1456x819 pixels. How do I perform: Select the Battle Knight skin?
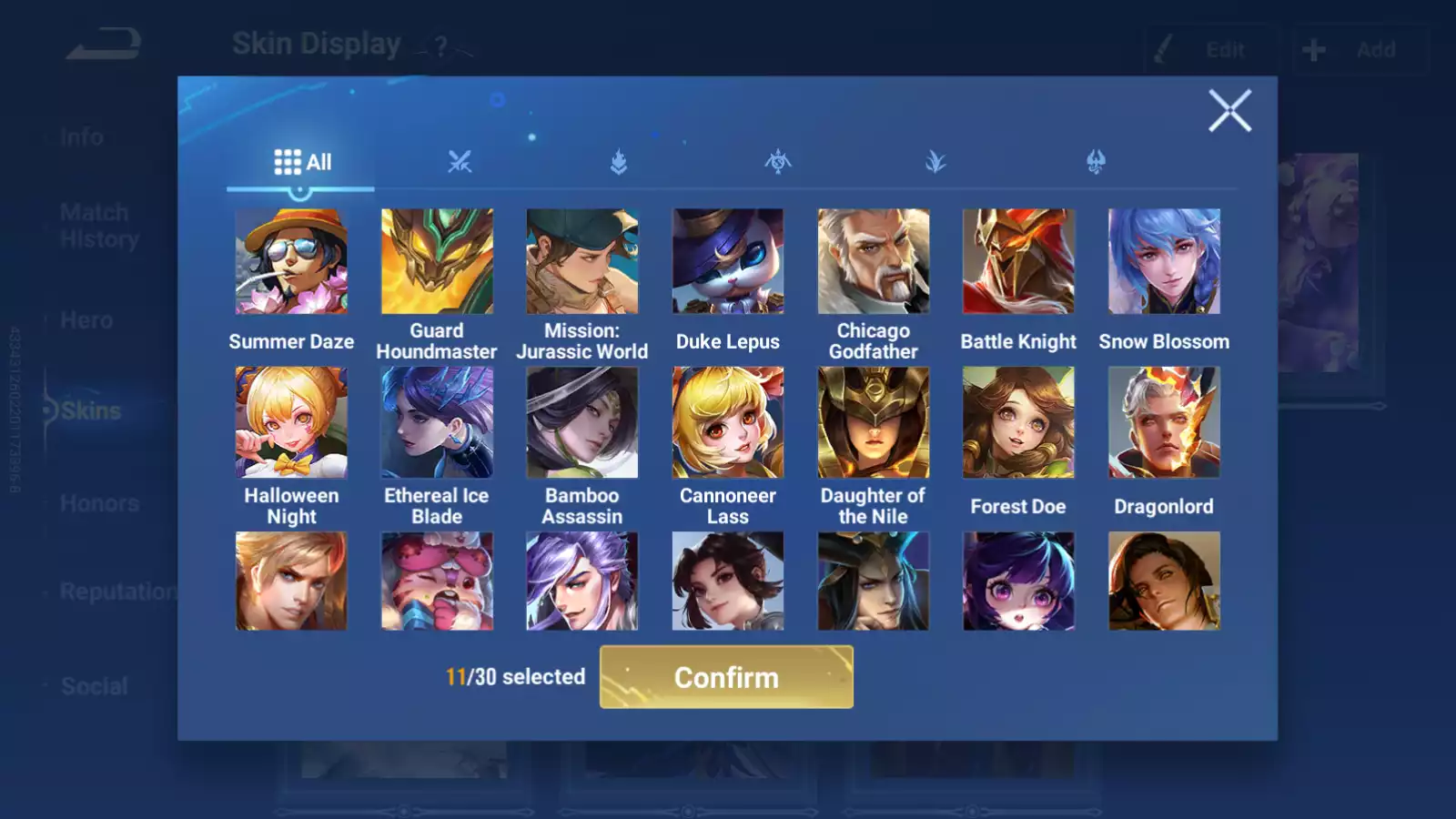[1018, 262]
